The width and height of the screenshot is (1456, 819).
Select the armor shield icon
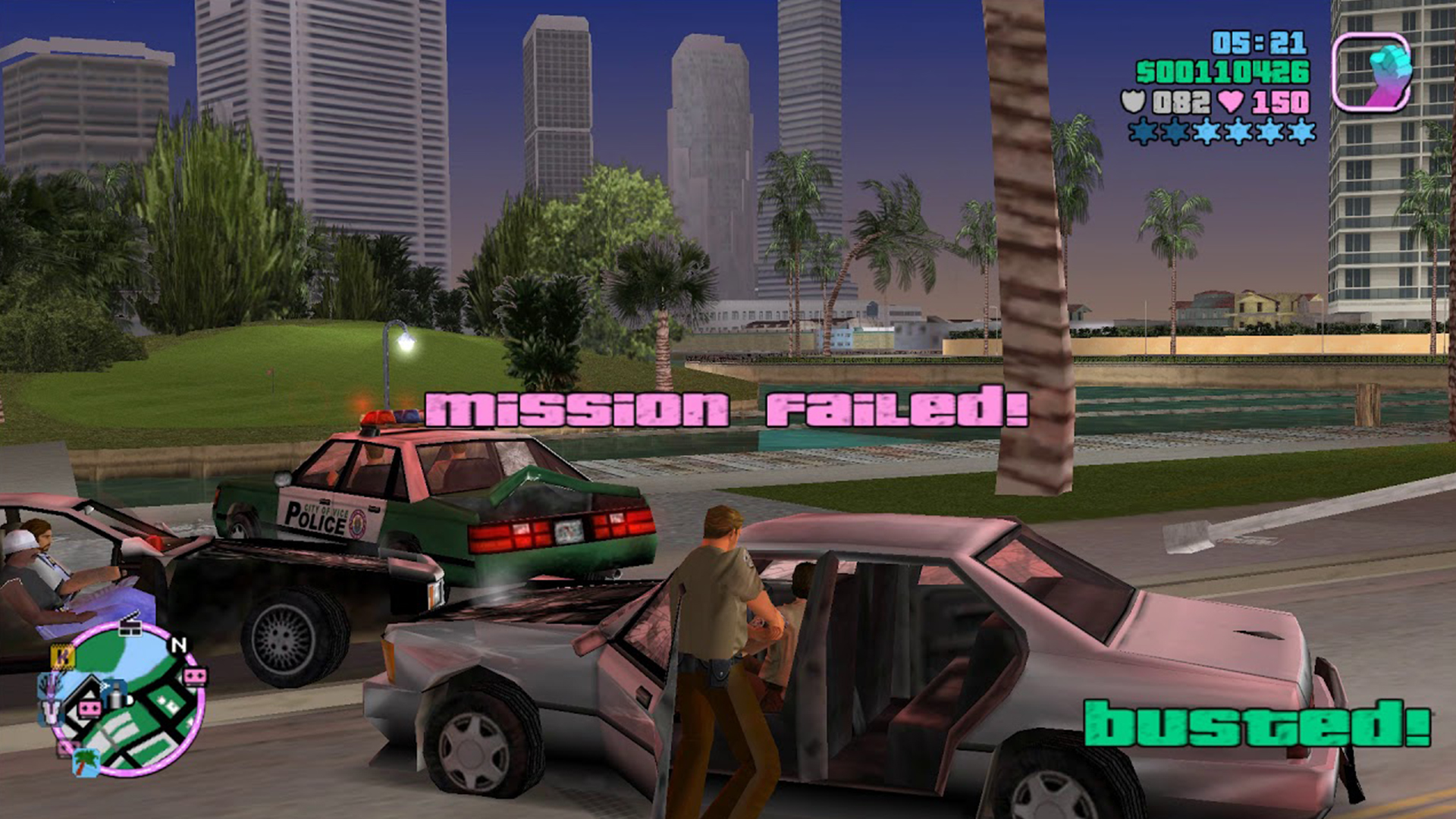tap(1132, 102)
